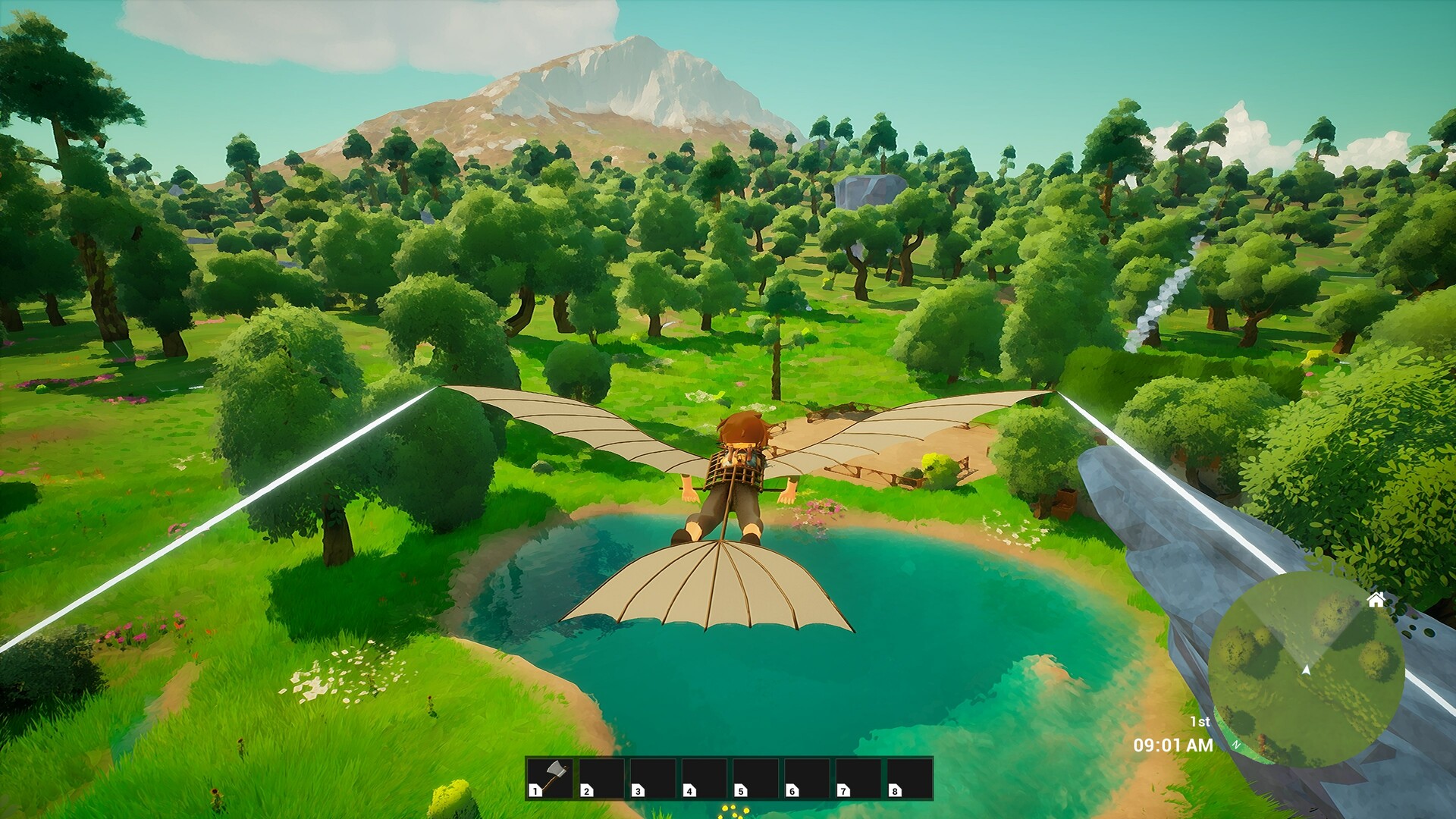Click empty hotbar slot 7
This screenshot has height=819, width=1456.
858,777
